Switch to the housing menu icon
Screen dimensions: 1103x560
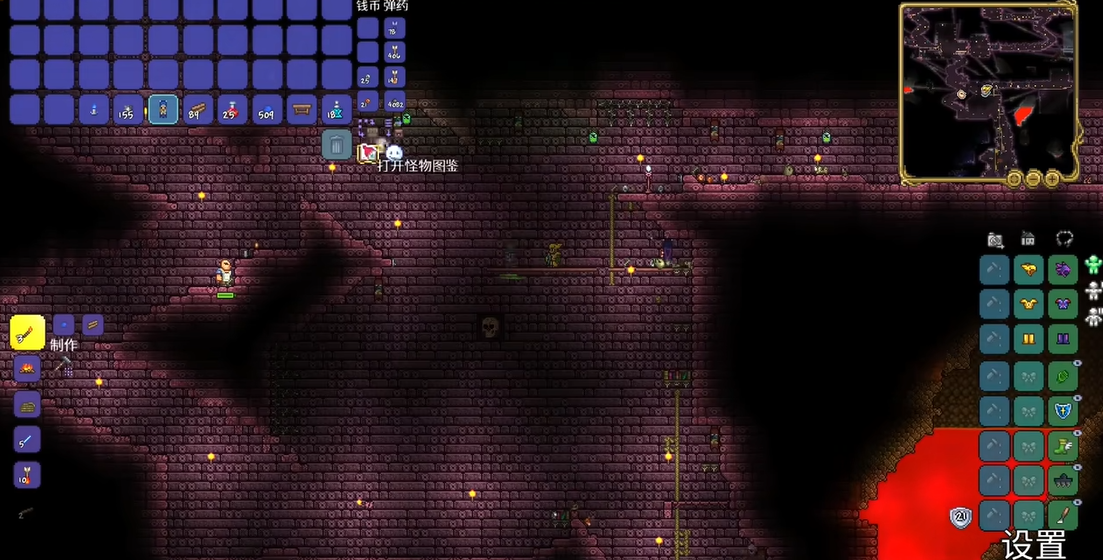(x=1028, y=239)
